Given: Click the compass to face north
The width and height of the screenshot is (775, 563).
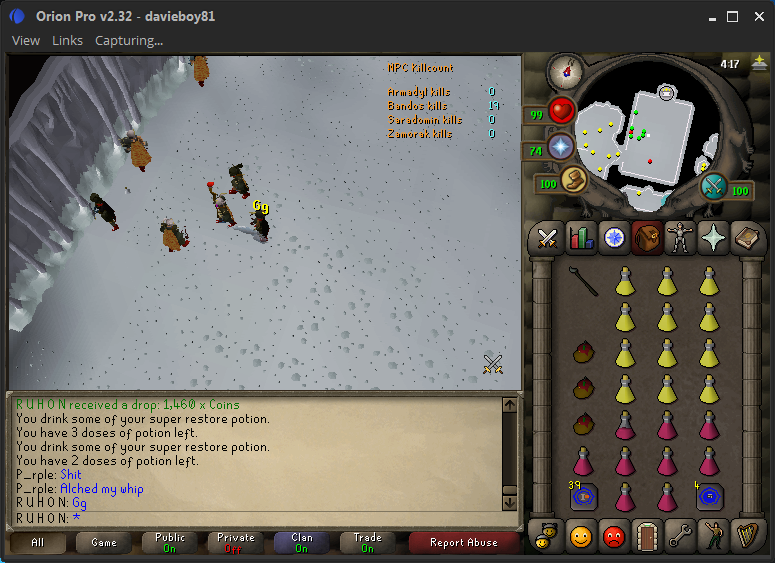Looking at the screenshot, I should pyautogui.click(x=566, y=70).
